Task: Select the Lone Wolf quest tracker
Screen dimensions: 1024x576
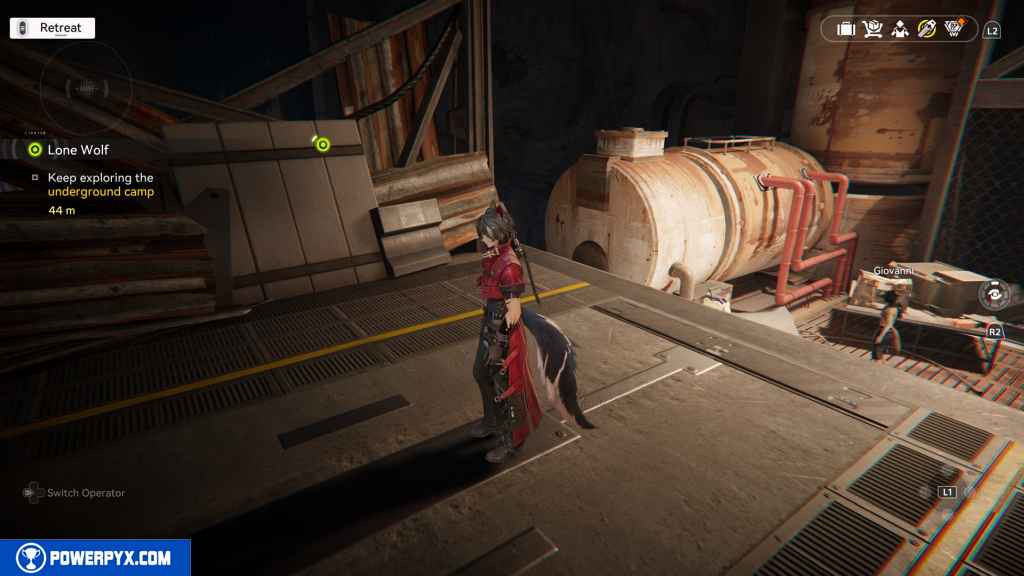Action: click(78, 150)
